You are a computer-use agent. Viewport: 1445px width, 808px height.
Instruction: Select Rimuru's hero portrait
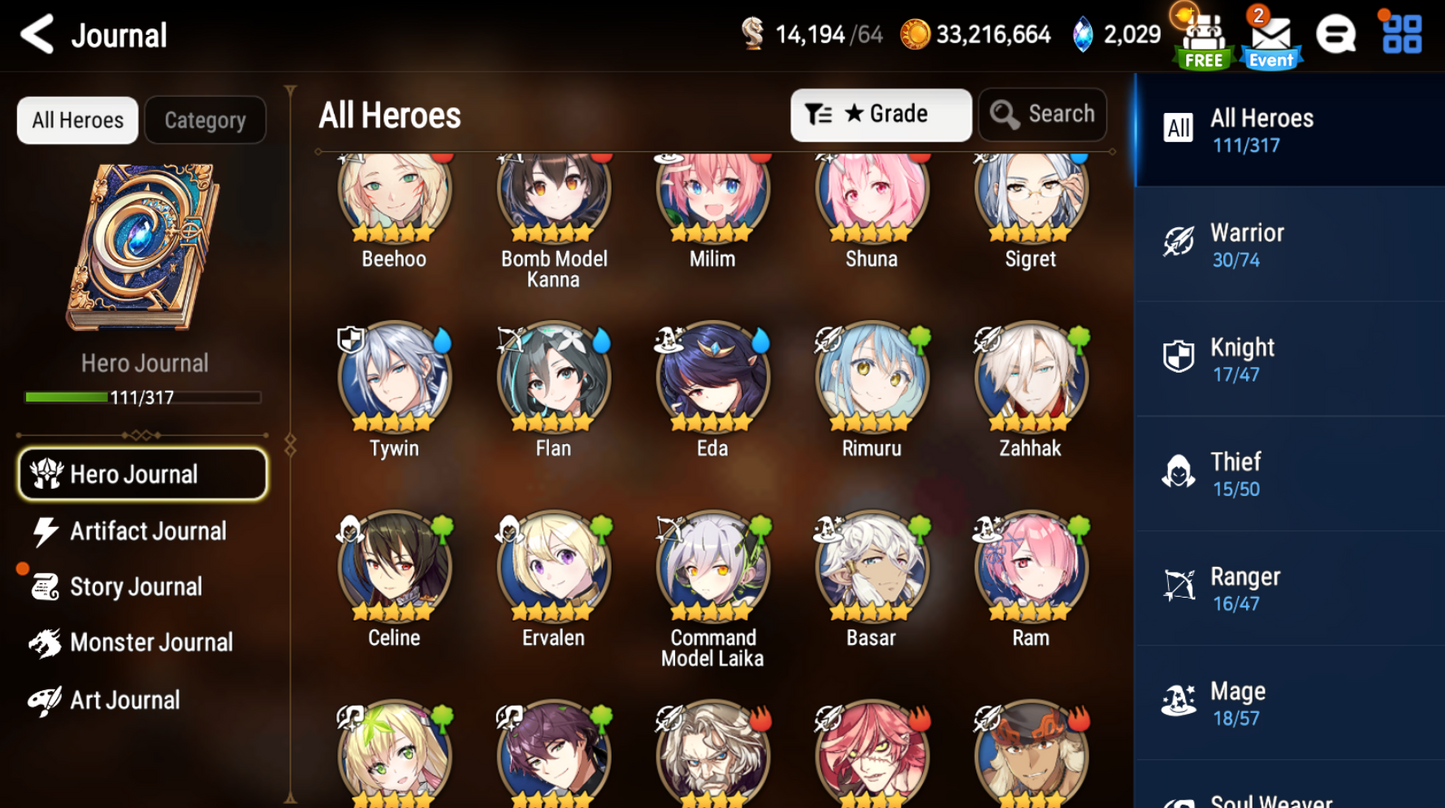click(x=871, y=377)
